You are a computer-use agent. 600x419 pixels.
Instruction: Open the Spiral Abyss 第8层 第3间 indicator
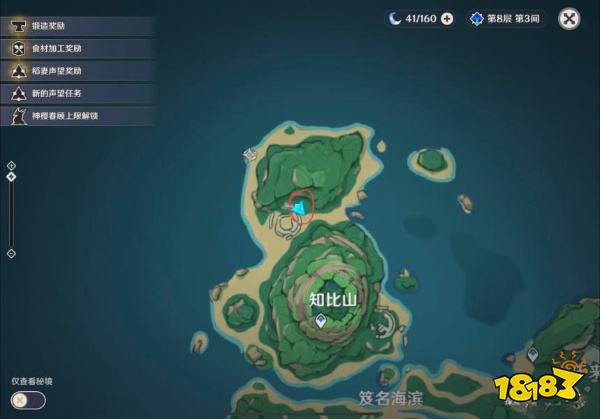pos(505,18)
